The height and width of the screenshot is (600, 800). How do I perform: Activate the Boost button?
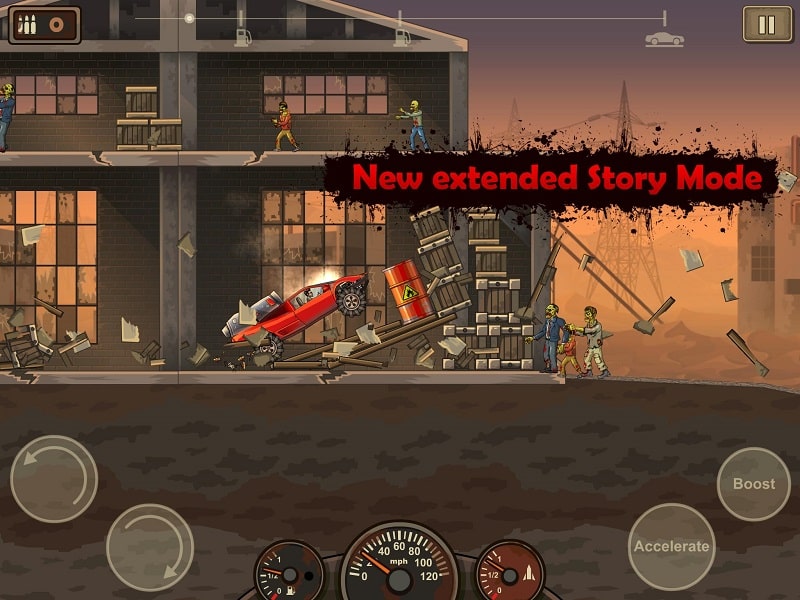click(754, 484)
